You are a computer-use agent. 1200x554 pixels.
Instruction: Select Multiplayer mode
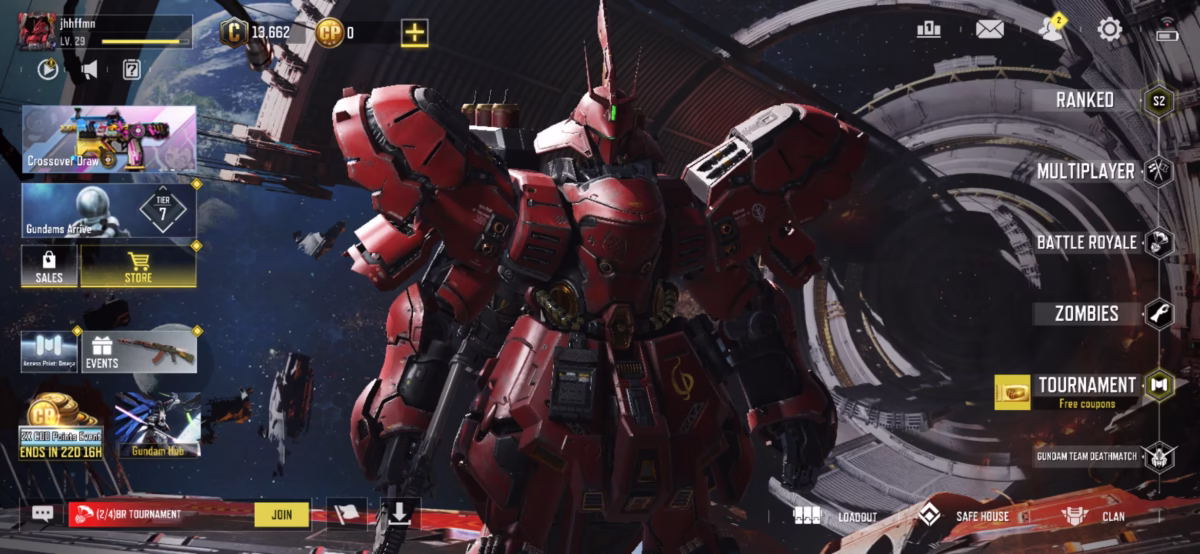tap(1085, 171)
